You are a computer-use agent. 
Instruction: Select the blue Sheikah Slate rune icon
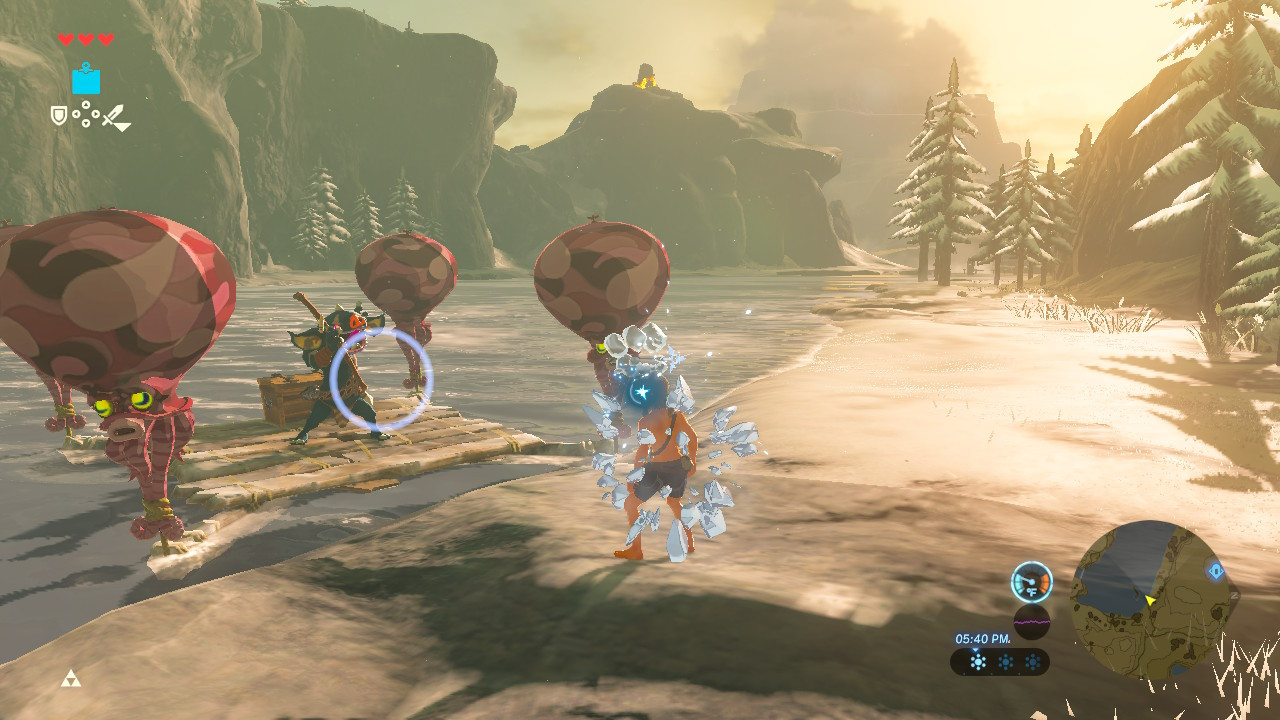point(86,81)
